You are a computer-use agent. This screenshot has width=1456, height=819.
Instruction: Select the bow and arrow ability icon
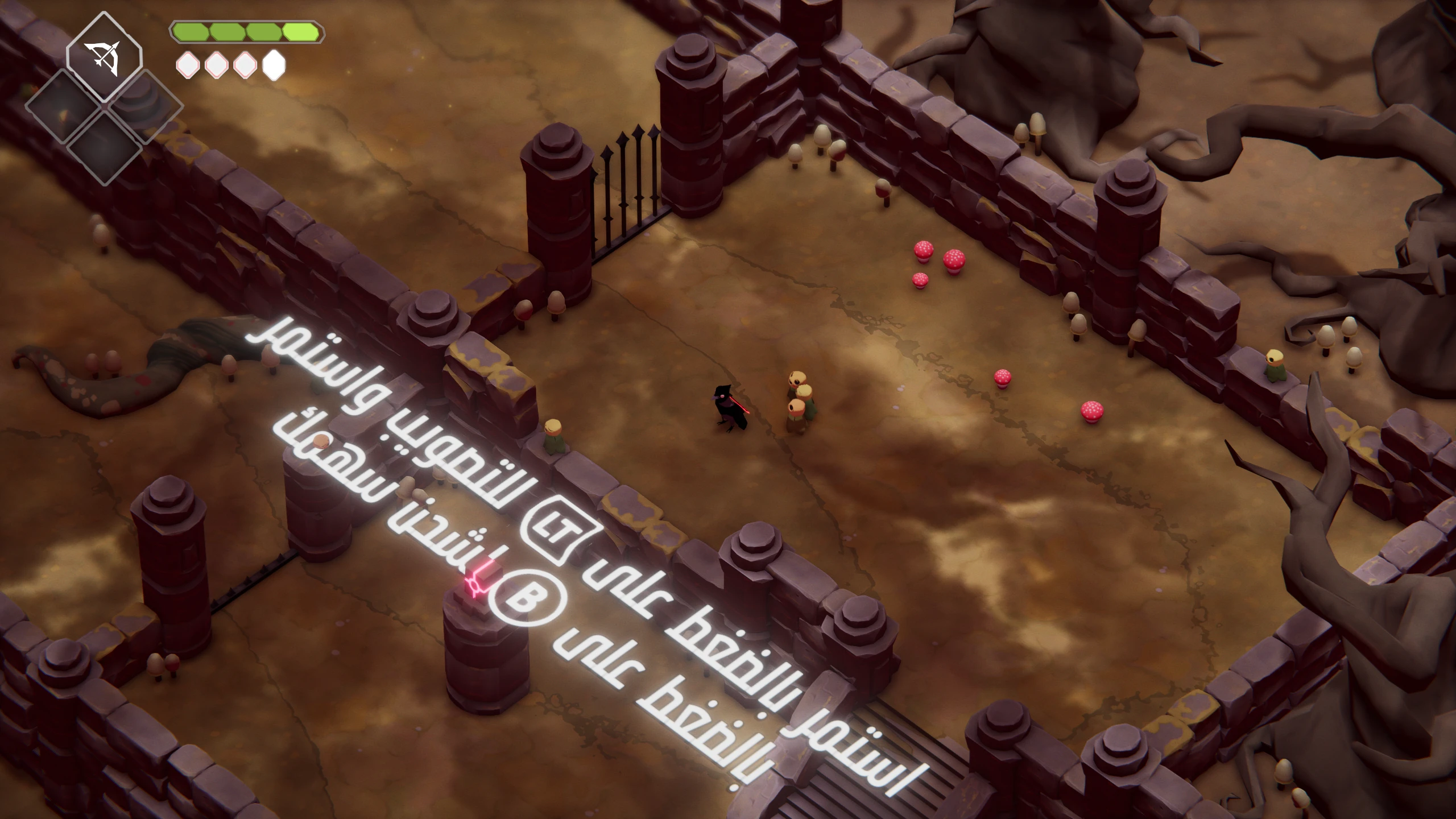point(104,57)
